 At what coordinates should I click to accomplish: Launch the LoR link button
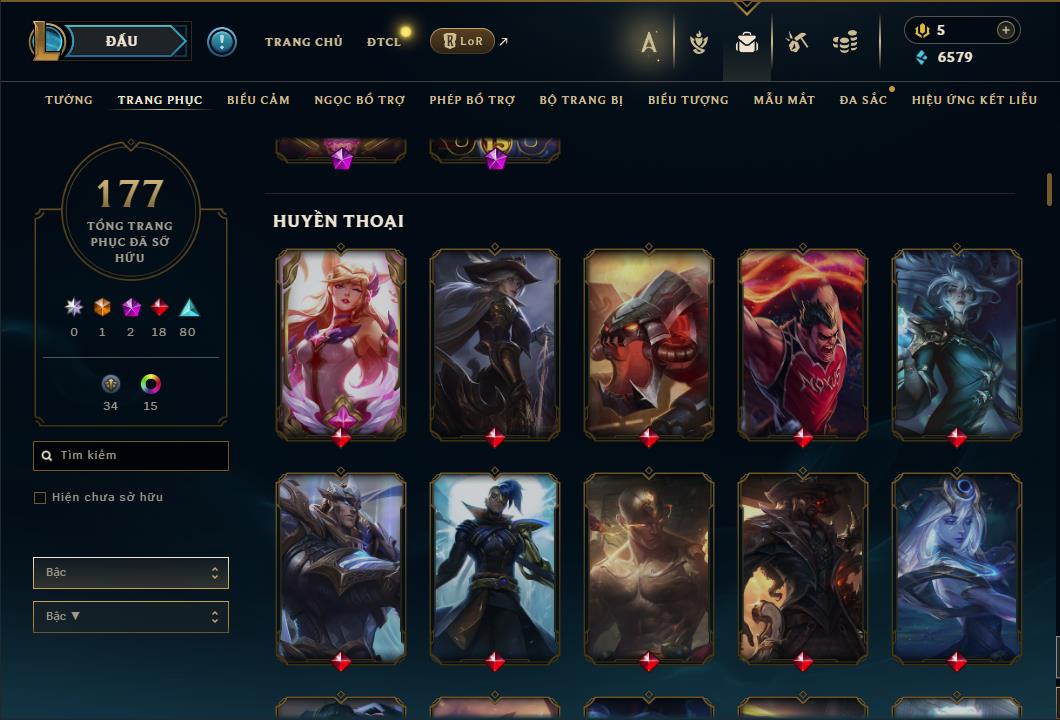point(462,41)
